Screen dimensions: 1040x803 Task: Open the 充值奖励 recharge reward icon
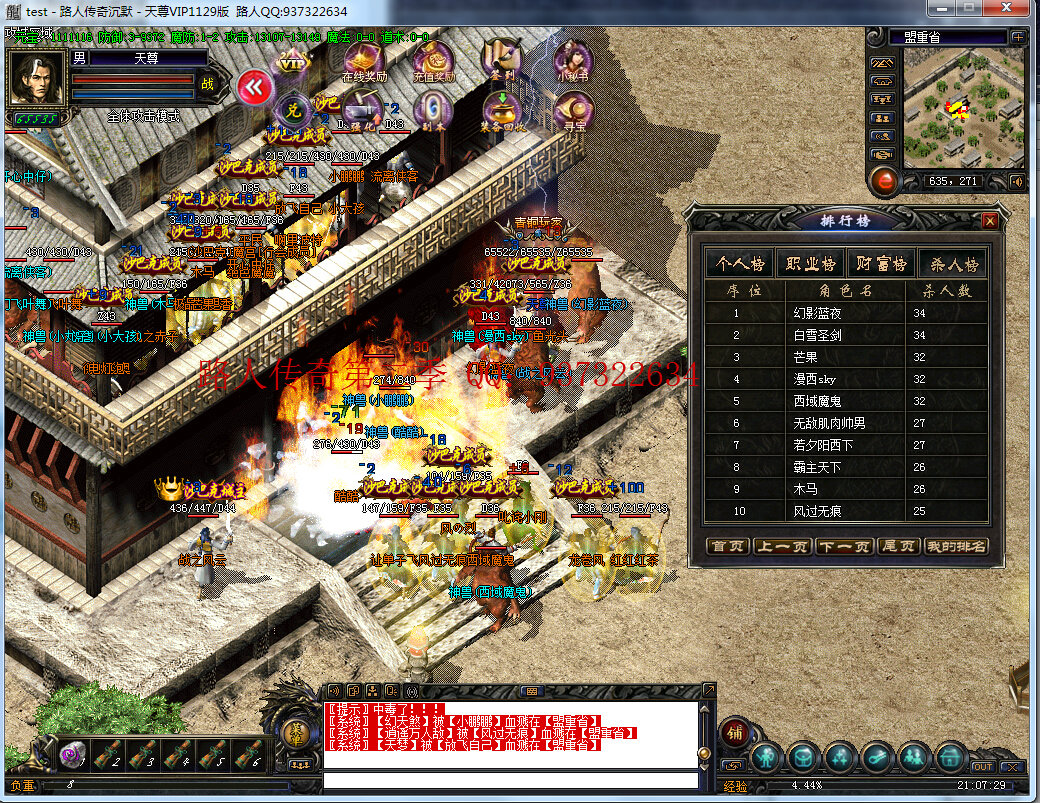433,61
